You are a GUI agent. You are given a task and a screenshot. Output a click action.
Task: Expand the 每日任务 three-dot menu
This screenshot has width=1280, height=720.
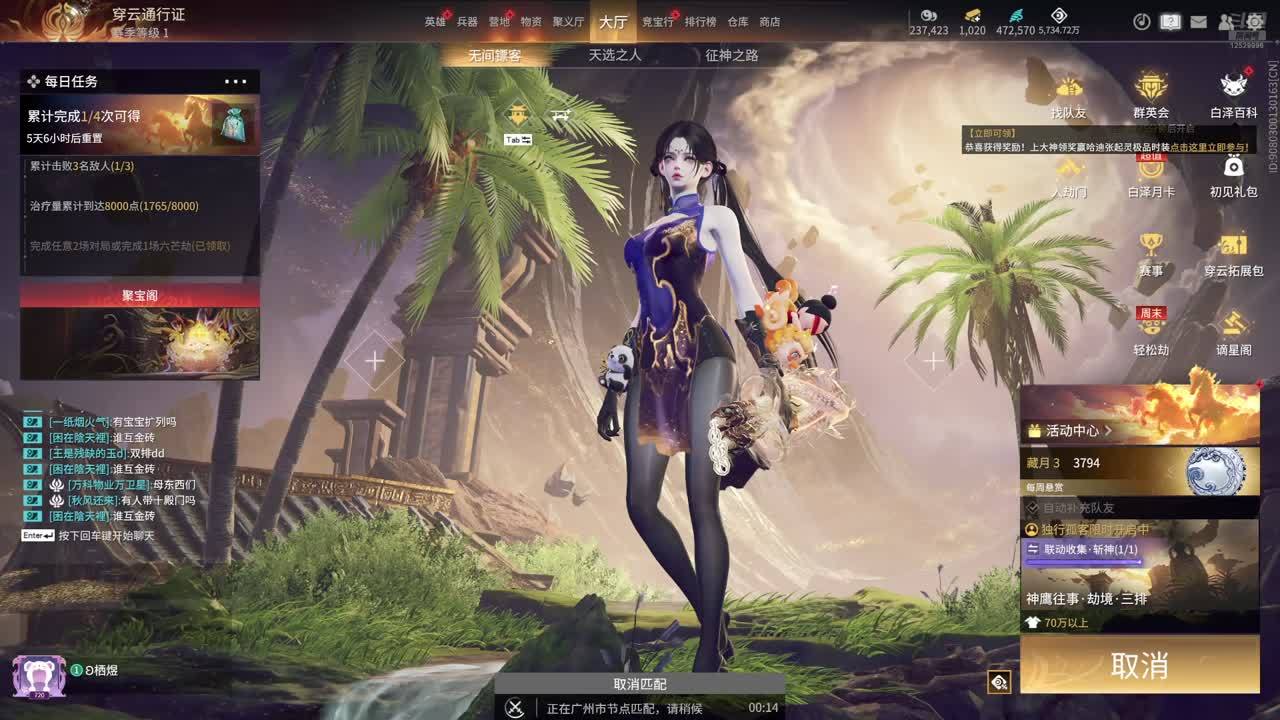(236, 82)
